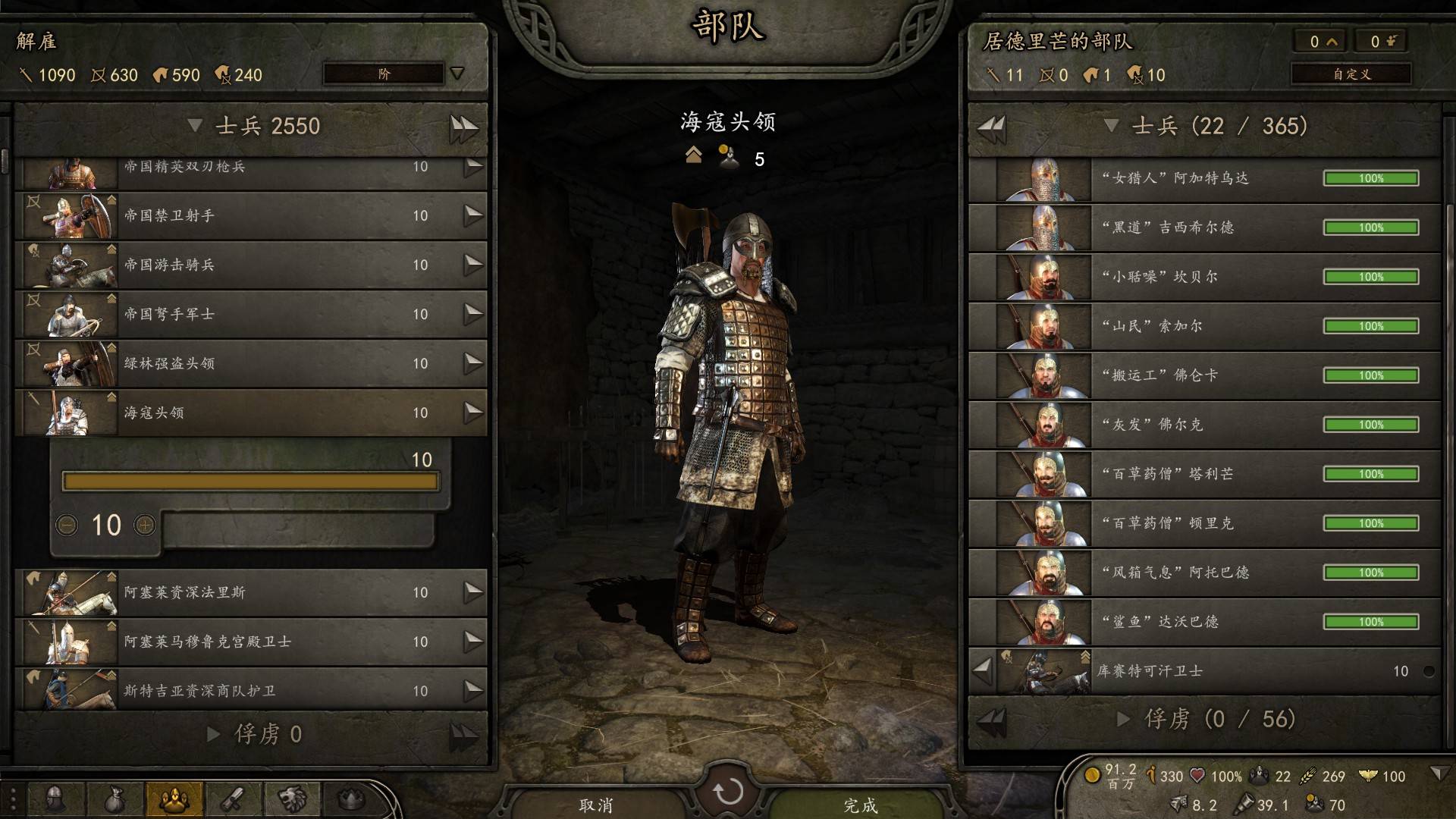Click the 完成 (Done) button

(x=861, y=804)
